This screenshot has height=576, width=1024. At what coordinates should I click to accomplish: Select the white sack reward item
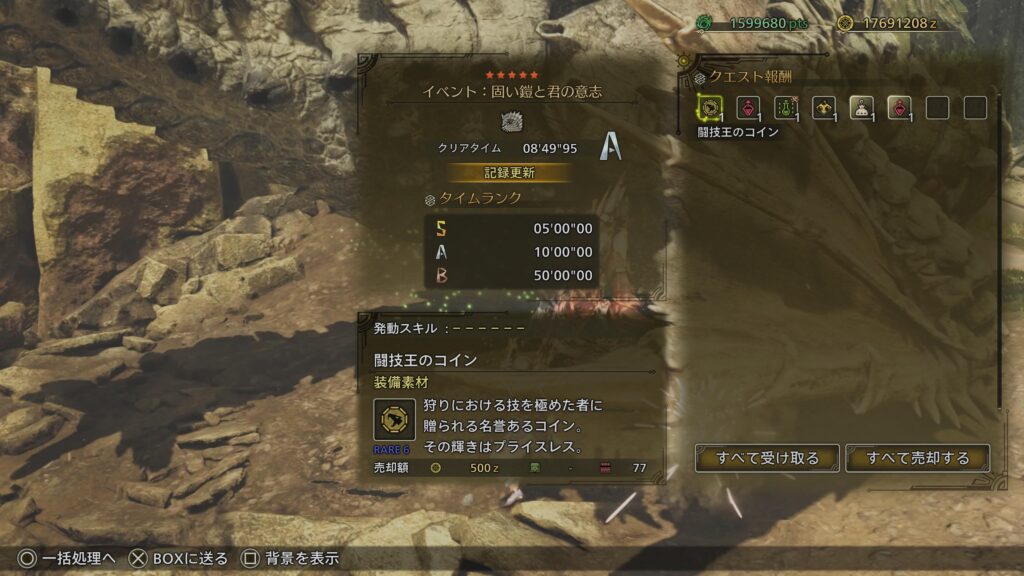861,107
